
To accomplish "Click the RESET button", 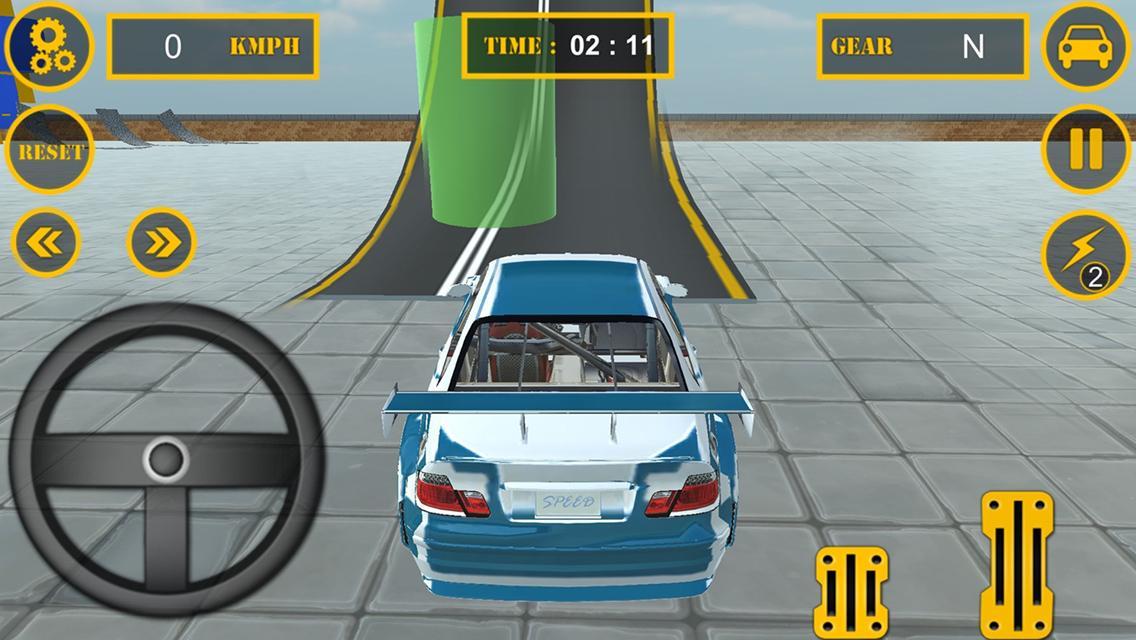I will click(x=49, y=151).
